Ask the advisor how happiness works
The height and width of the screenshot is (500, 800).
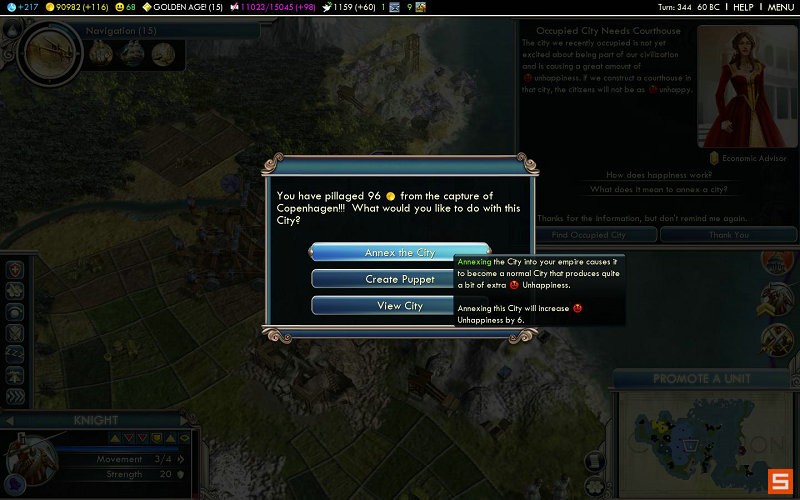pos(656,175)
